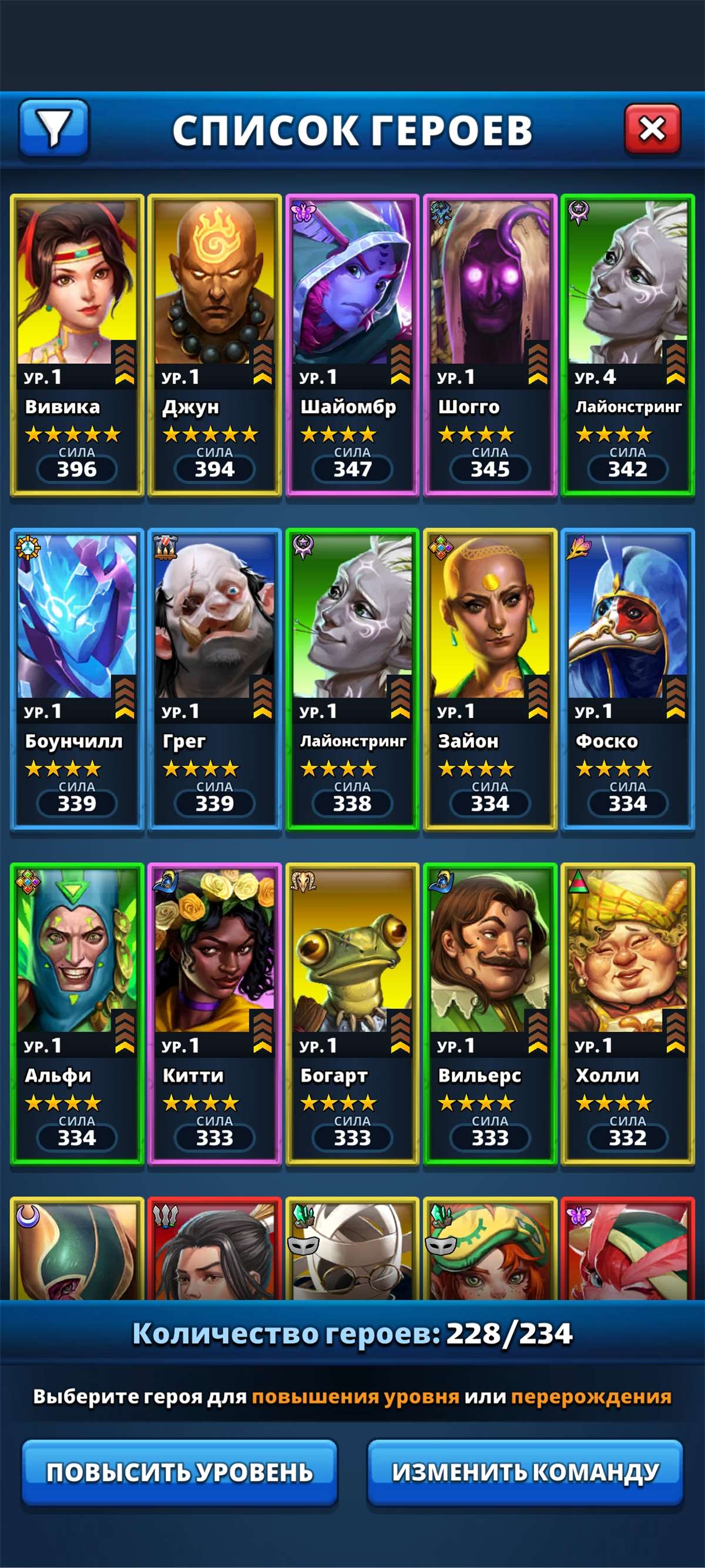This screenshot has height=1568, width=705.
Task: Close the hero list window
Action: pos(652,129)
